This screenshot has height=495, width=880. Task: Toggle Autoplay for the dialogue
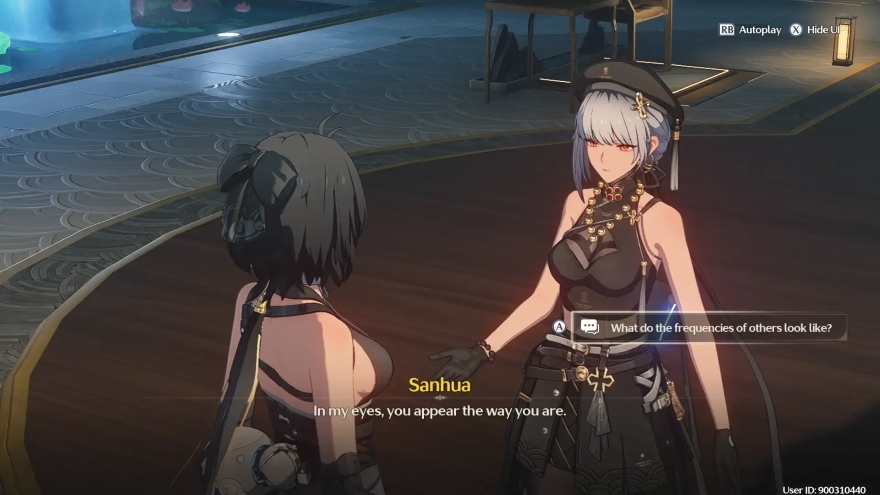click(x=750, y=30)
